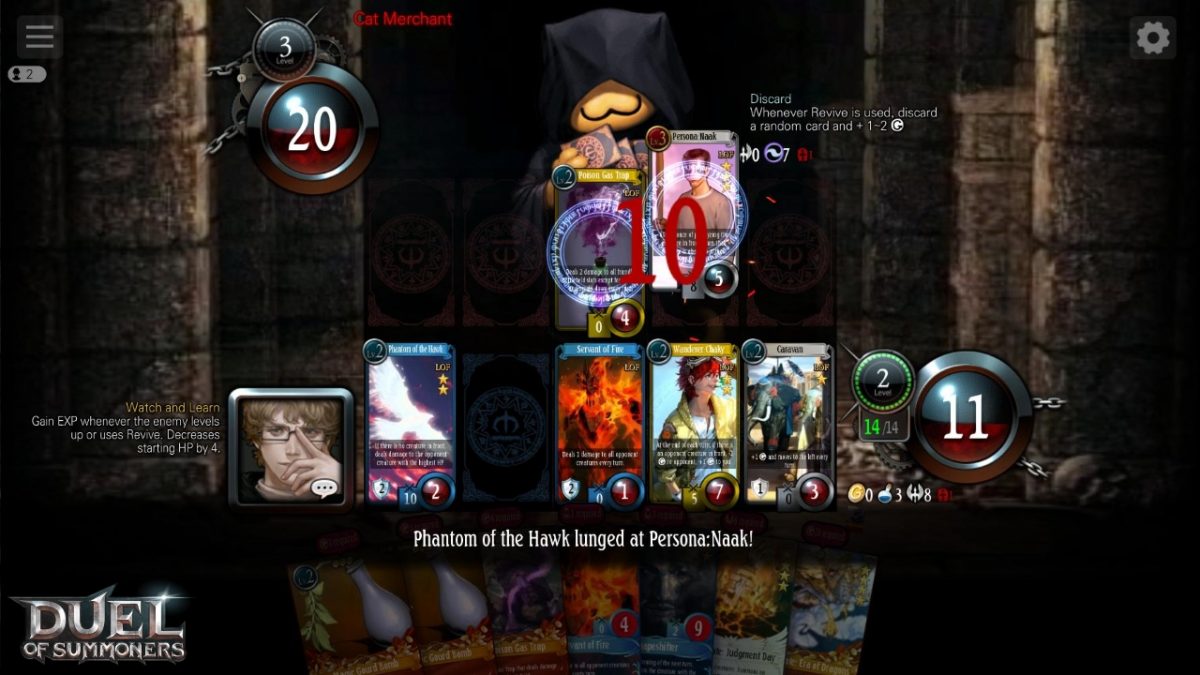Image resolution: width=1200 pixels, height=675 pixels.
Task: Open the gear settings button
Action: 1152,38
